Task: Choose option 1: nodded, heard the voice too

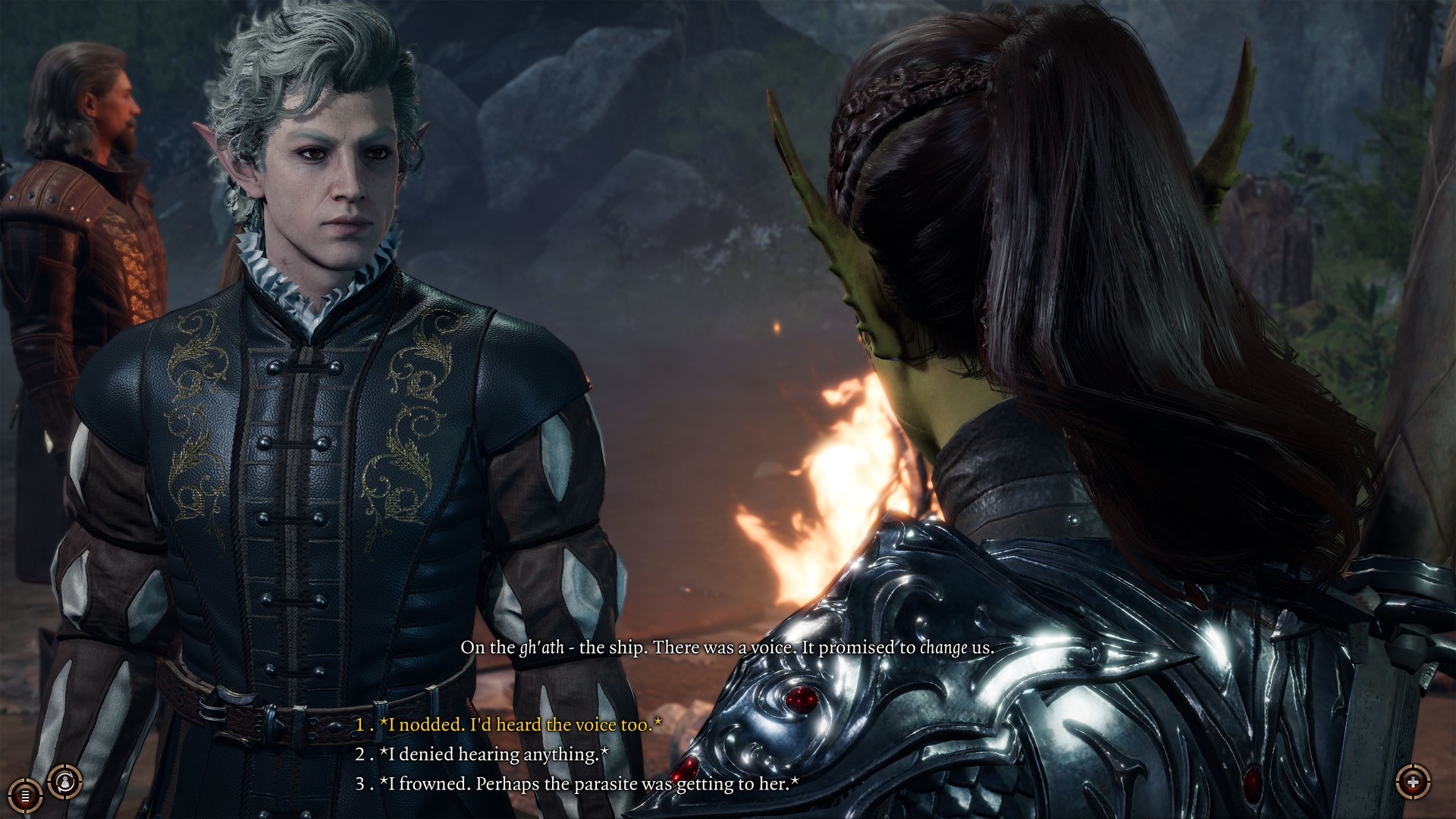Action: point(507,725)
